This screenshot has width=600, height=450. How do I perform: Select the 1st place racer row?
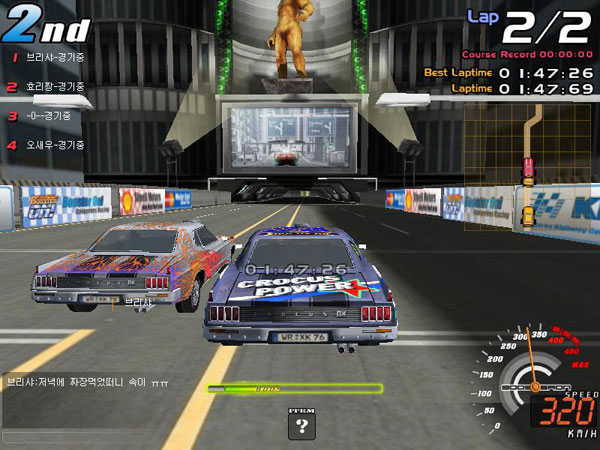47,57
